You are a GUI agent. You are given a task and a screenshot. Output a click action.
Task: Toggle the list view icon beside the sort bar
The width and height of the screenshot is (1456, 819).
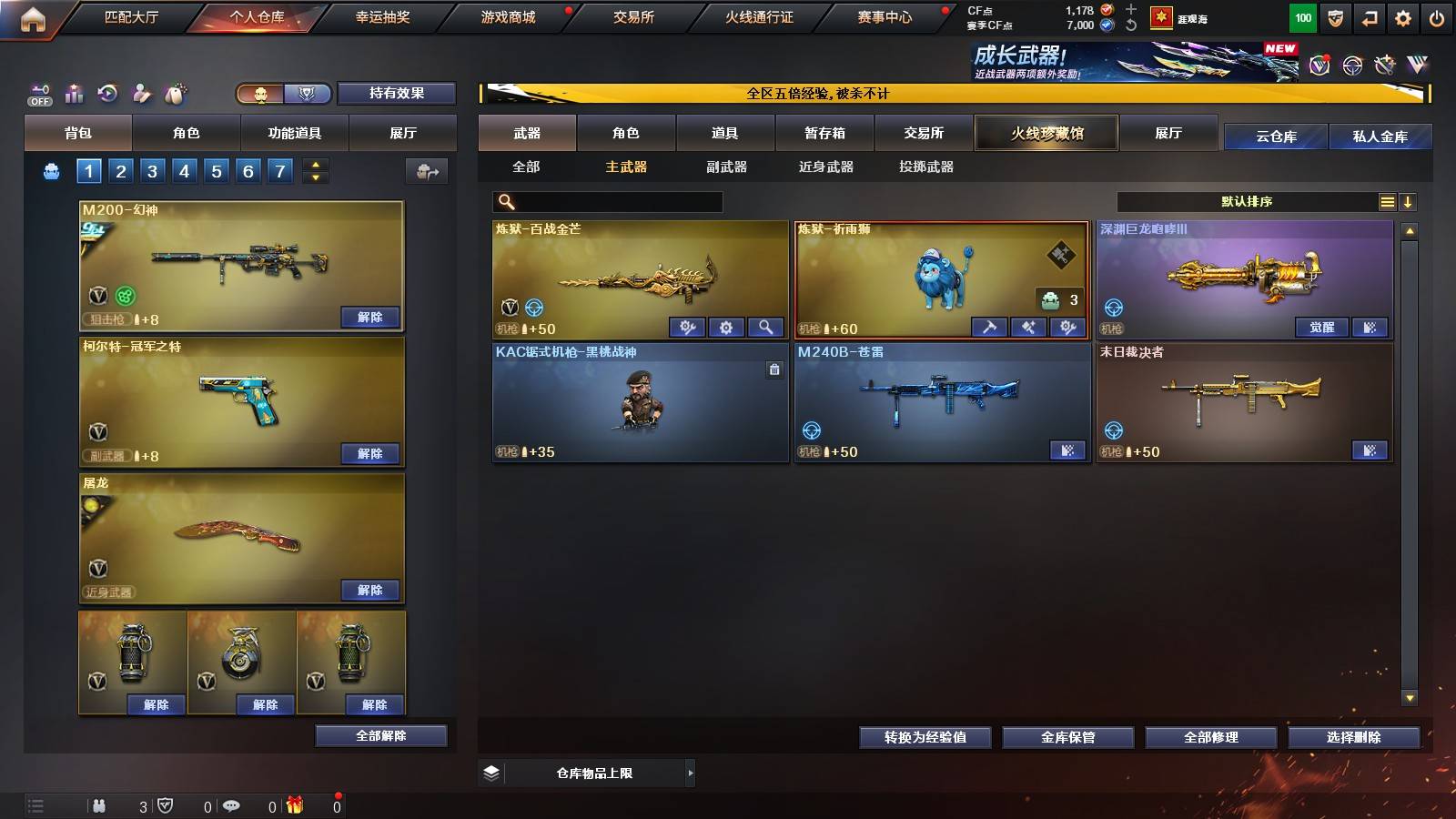(x=1387, y=201)
